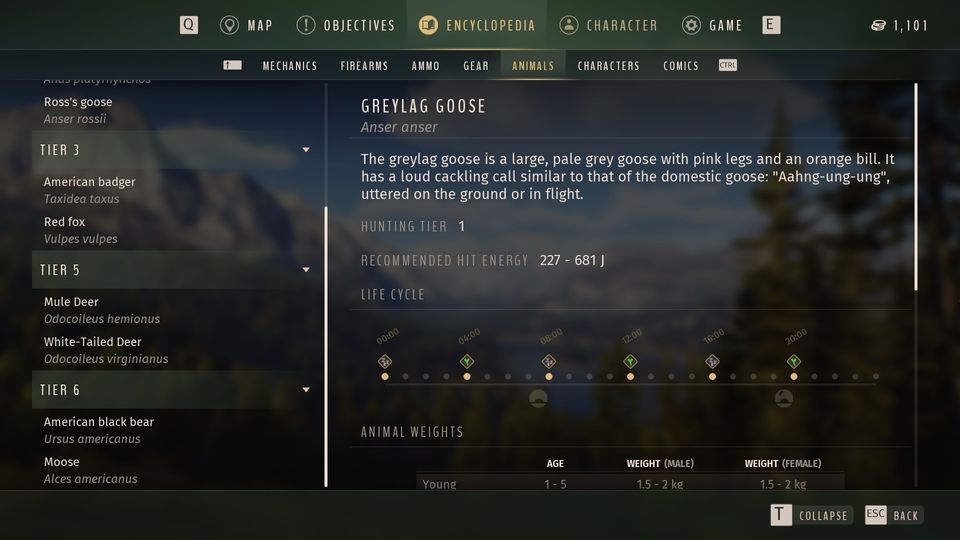Open the Character screen
Screen dimensions: 960x540
[609, 25]
